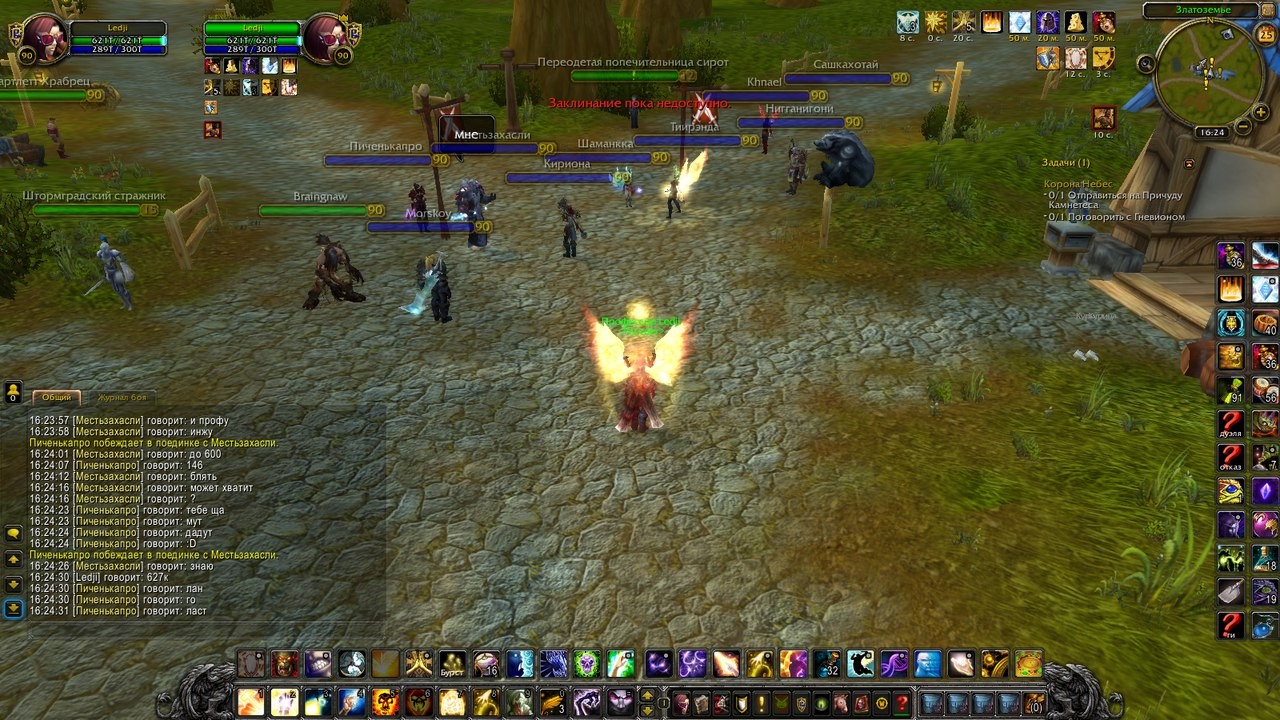Page the action bar up with arrow

click(647, 695)
